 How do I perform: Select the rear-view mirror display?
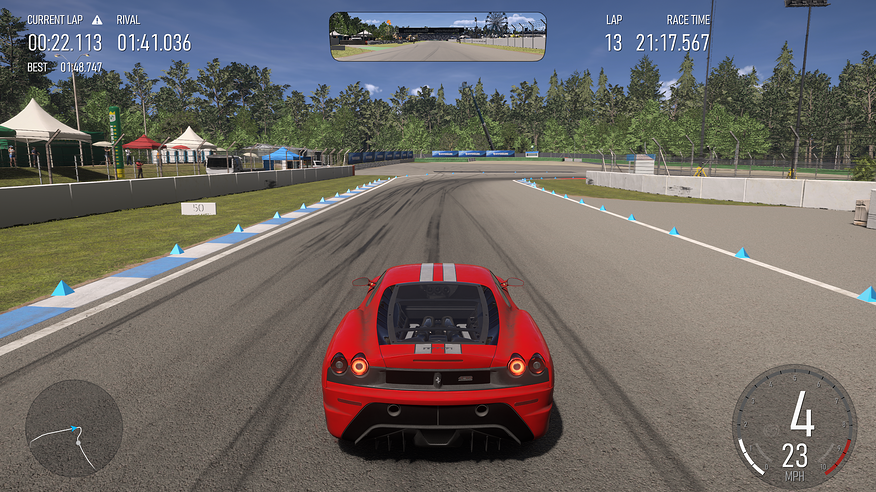point(438,37)
